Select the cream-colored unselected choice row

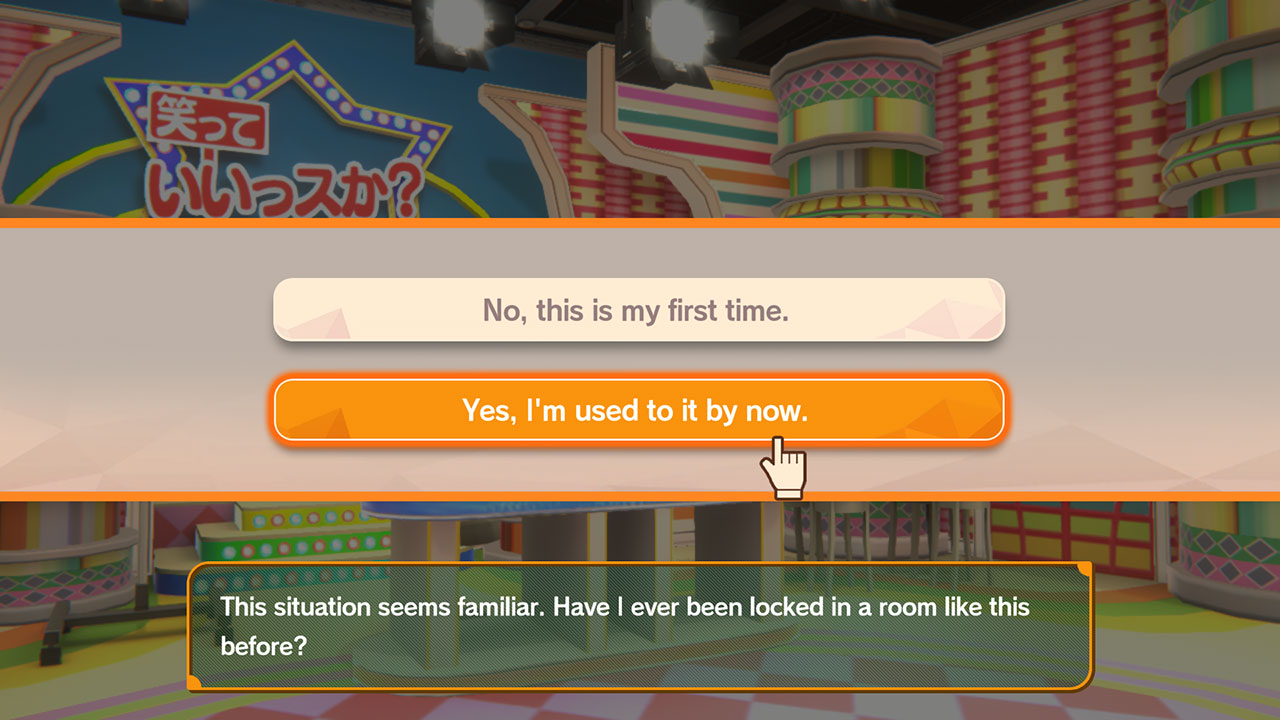pyautogui.click(x=638, y=310)
